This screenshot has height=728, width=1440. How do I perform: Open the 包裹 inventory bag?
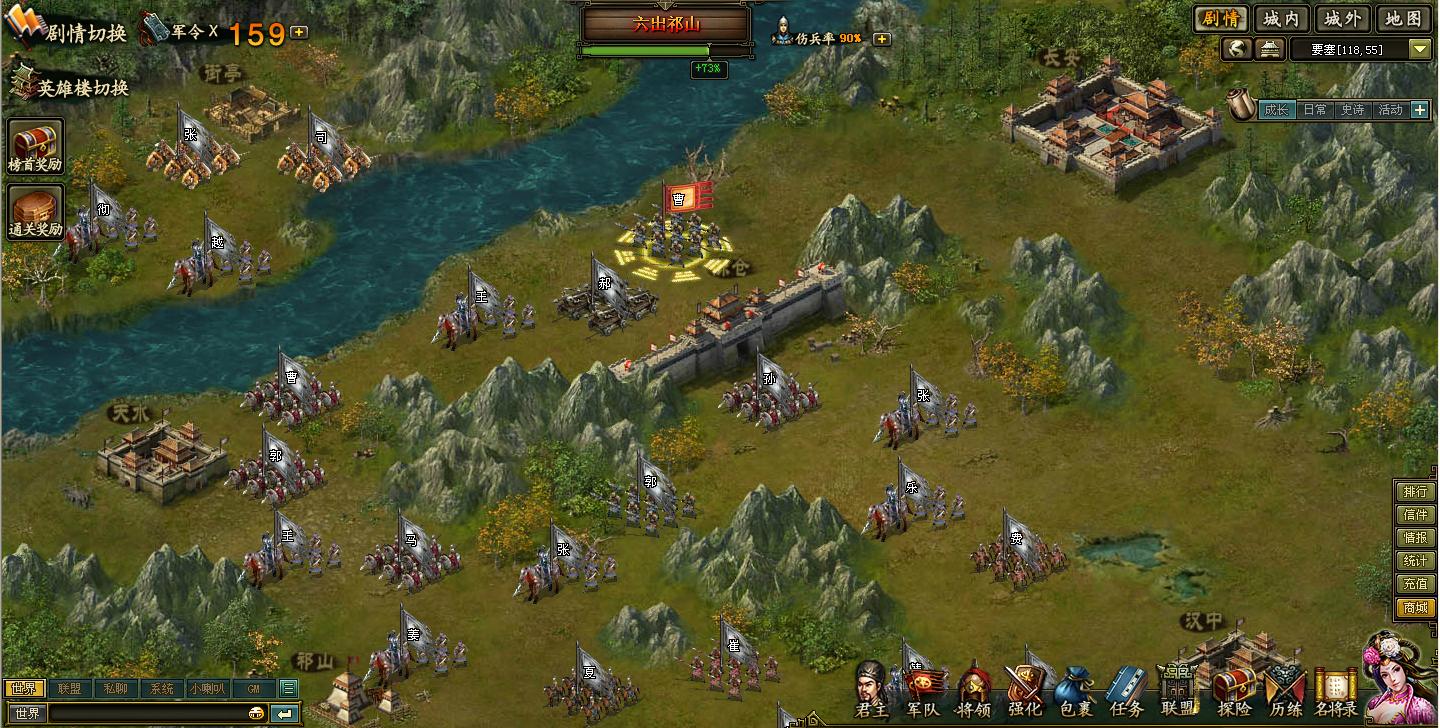point(1075,690)
